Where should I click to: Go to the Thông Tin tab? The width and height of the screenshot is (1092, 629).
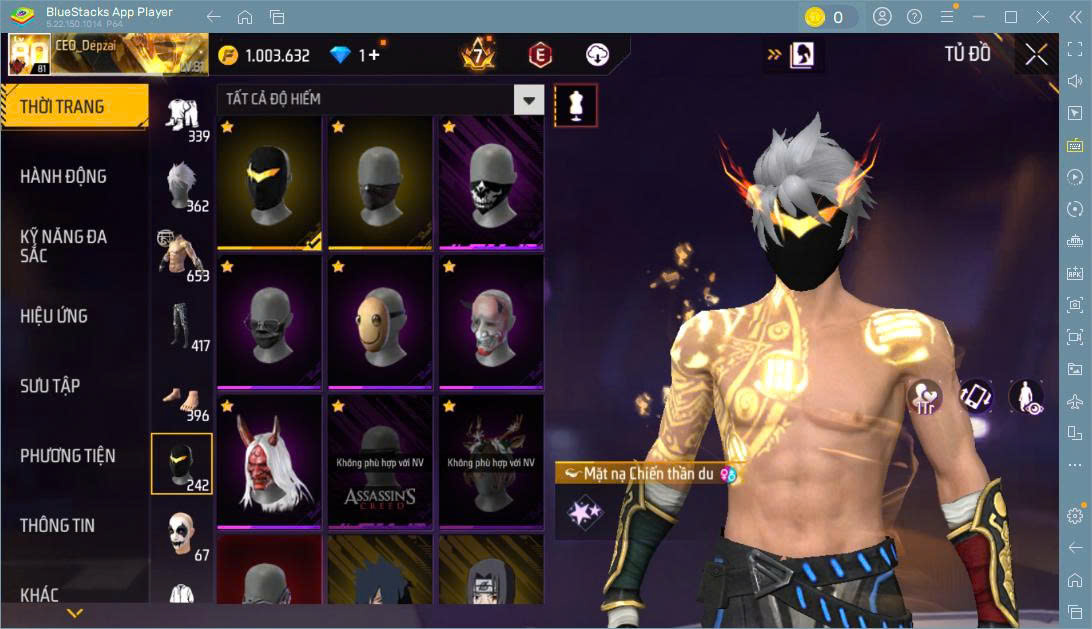(61, 525)
